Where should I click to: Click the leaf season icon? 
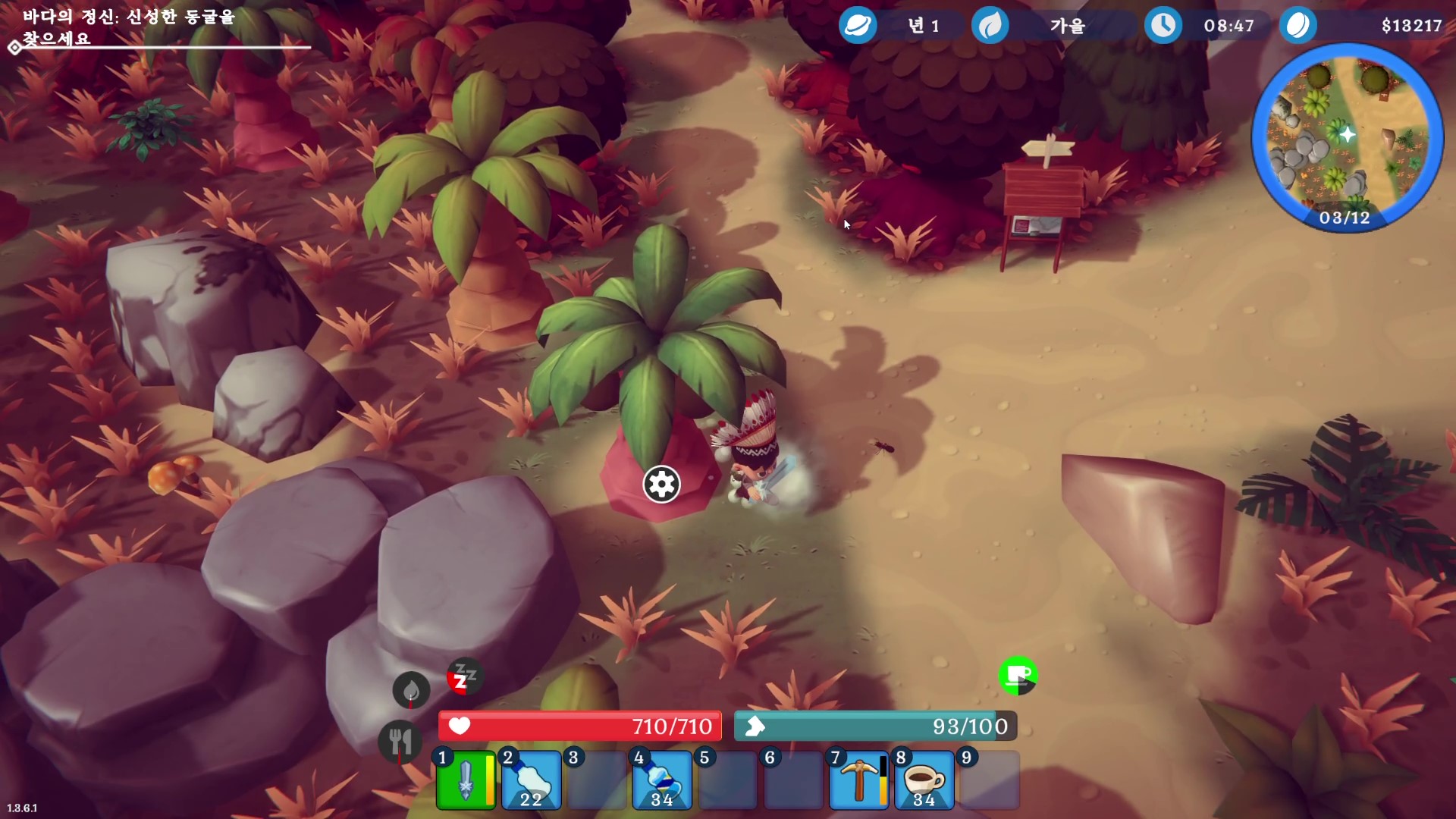coord(990,26)
